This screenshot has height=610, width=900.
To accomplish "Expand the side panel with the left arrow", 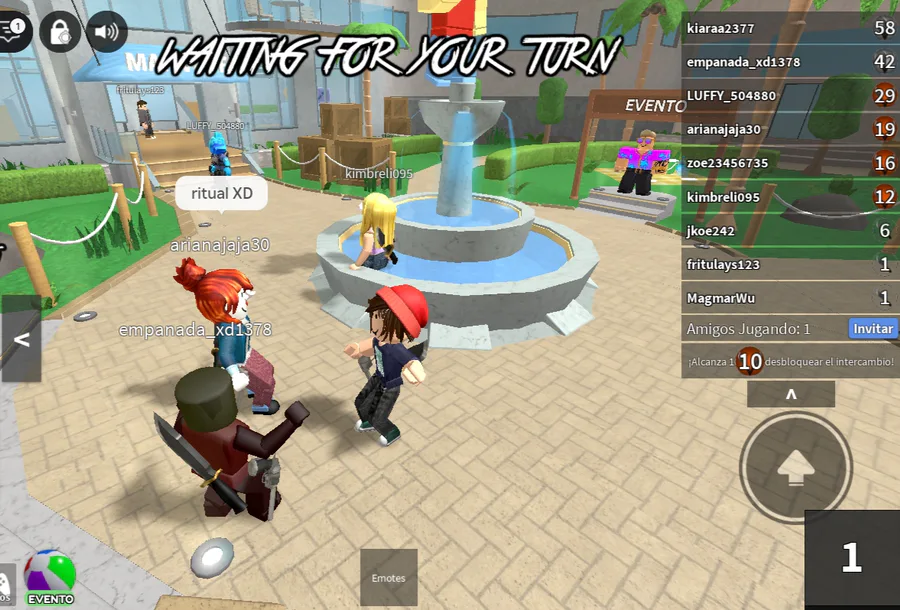I will click(x=20, y=339).
